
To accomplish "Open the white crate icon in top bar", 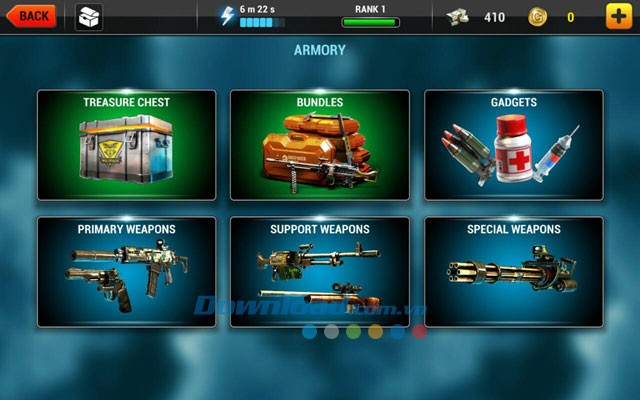I will [x=89, y=17].
